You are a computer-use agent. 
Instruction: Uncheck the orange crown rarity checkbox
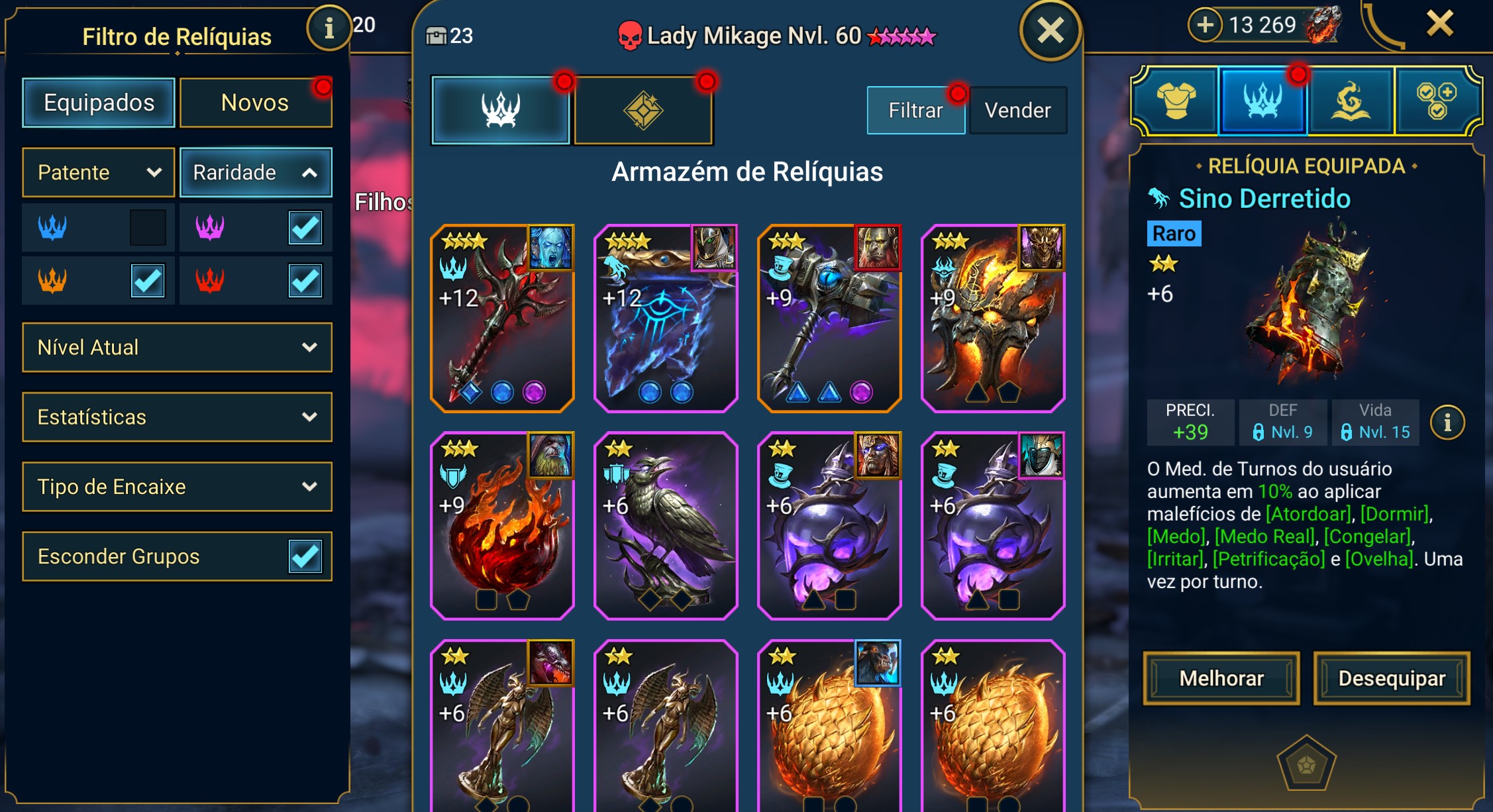(148, 281)
